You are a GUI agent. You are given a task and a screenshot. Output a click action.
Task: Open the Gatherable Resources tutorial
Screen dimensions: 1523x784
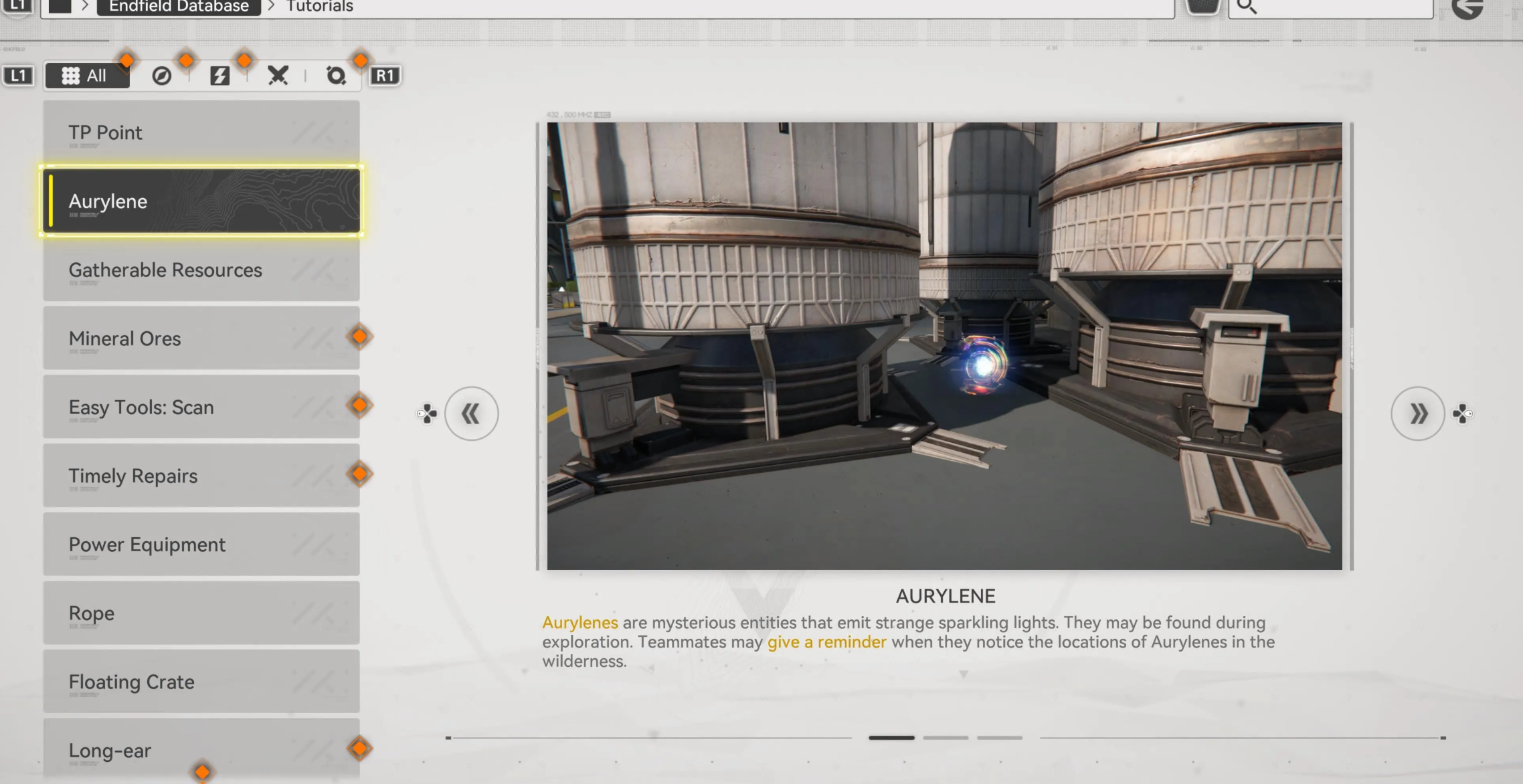pyautogui.click(x=201, y=270)
